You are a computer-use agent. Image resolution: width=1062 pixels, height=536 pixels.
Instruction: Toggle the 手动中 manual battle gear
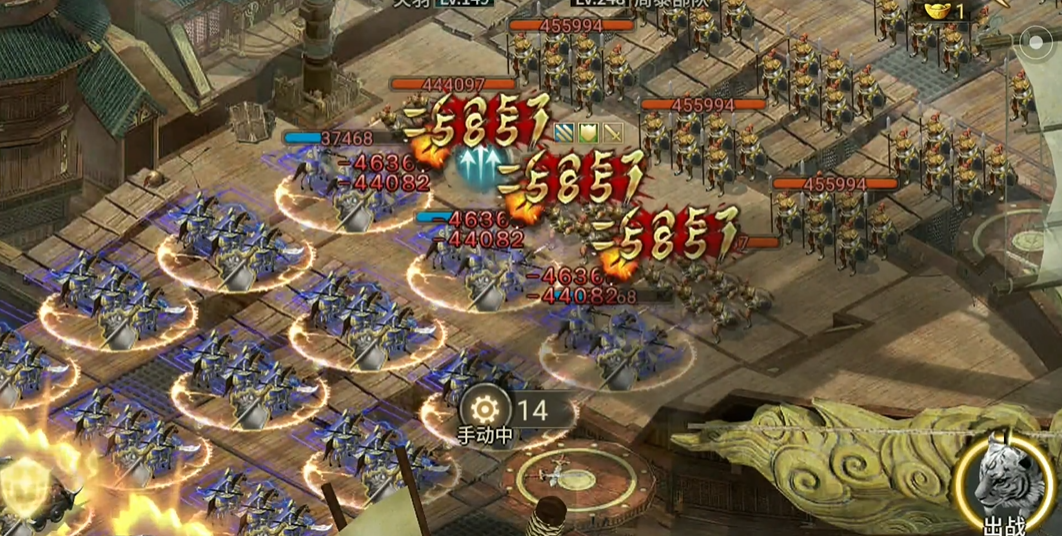coord(486,409)
